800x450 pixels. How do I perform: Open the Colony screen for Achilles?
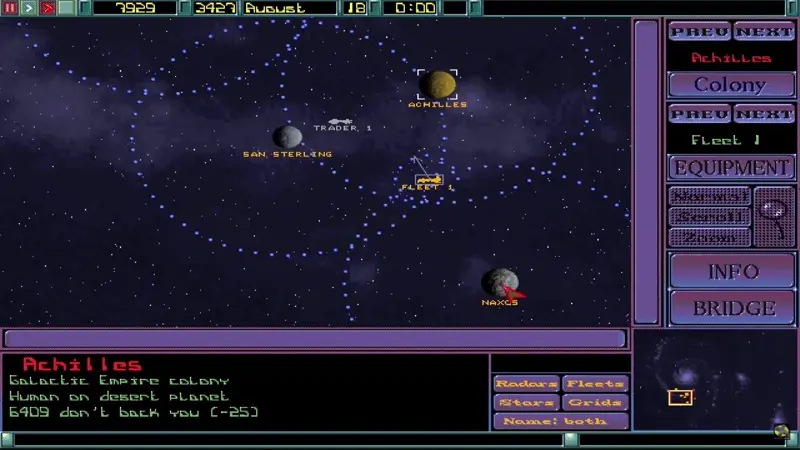point(730,85)
